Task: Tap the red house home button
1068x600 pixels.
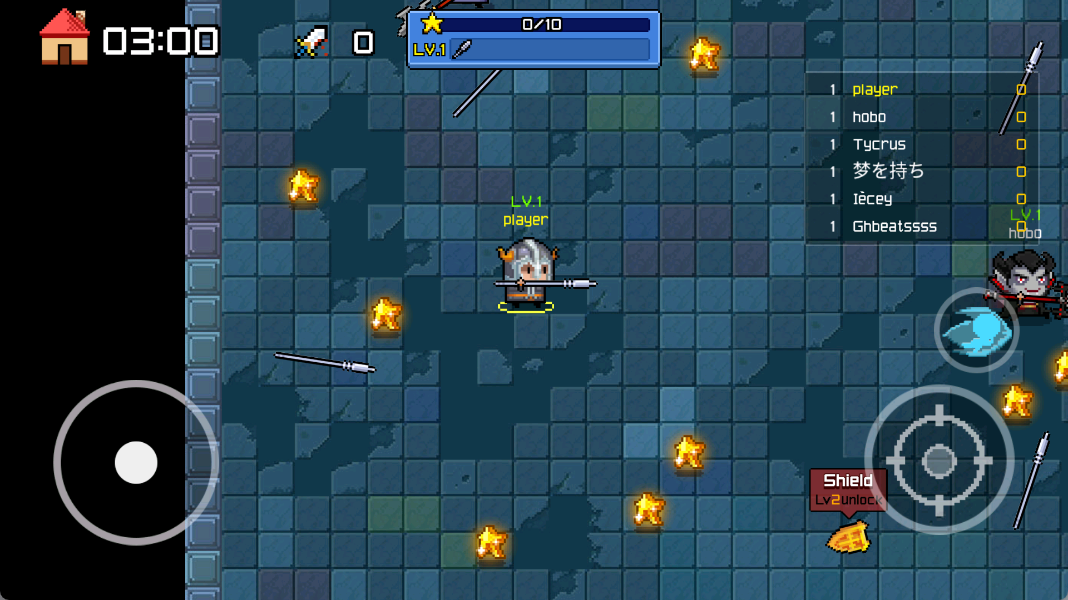Action: pyautogui.click(x=64, y=38)
